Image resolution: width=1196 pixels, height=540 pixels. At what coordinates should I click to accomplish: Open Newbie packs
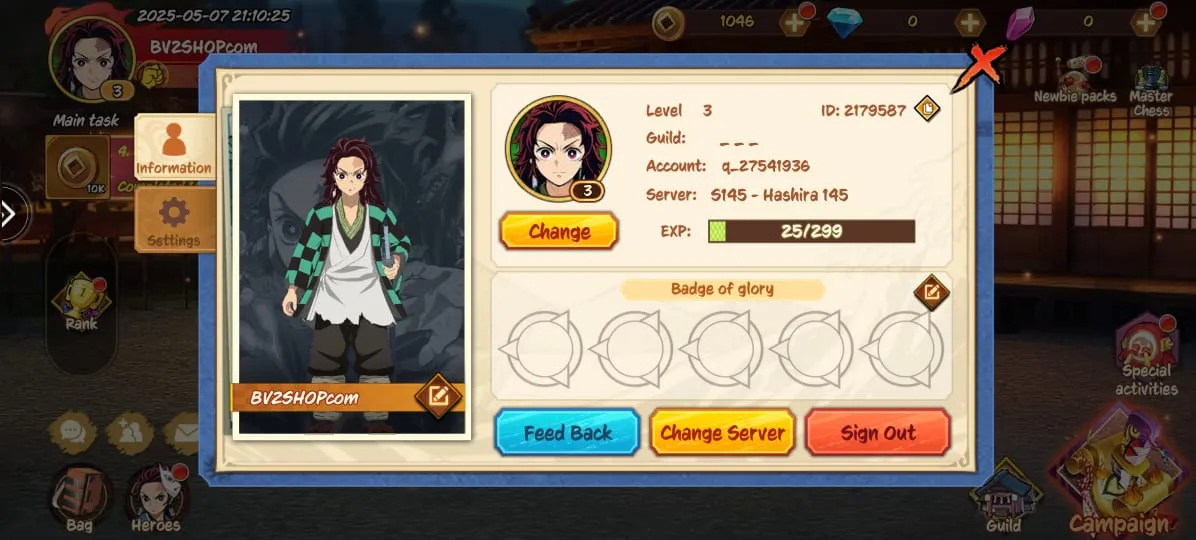tap(1074, 80)
